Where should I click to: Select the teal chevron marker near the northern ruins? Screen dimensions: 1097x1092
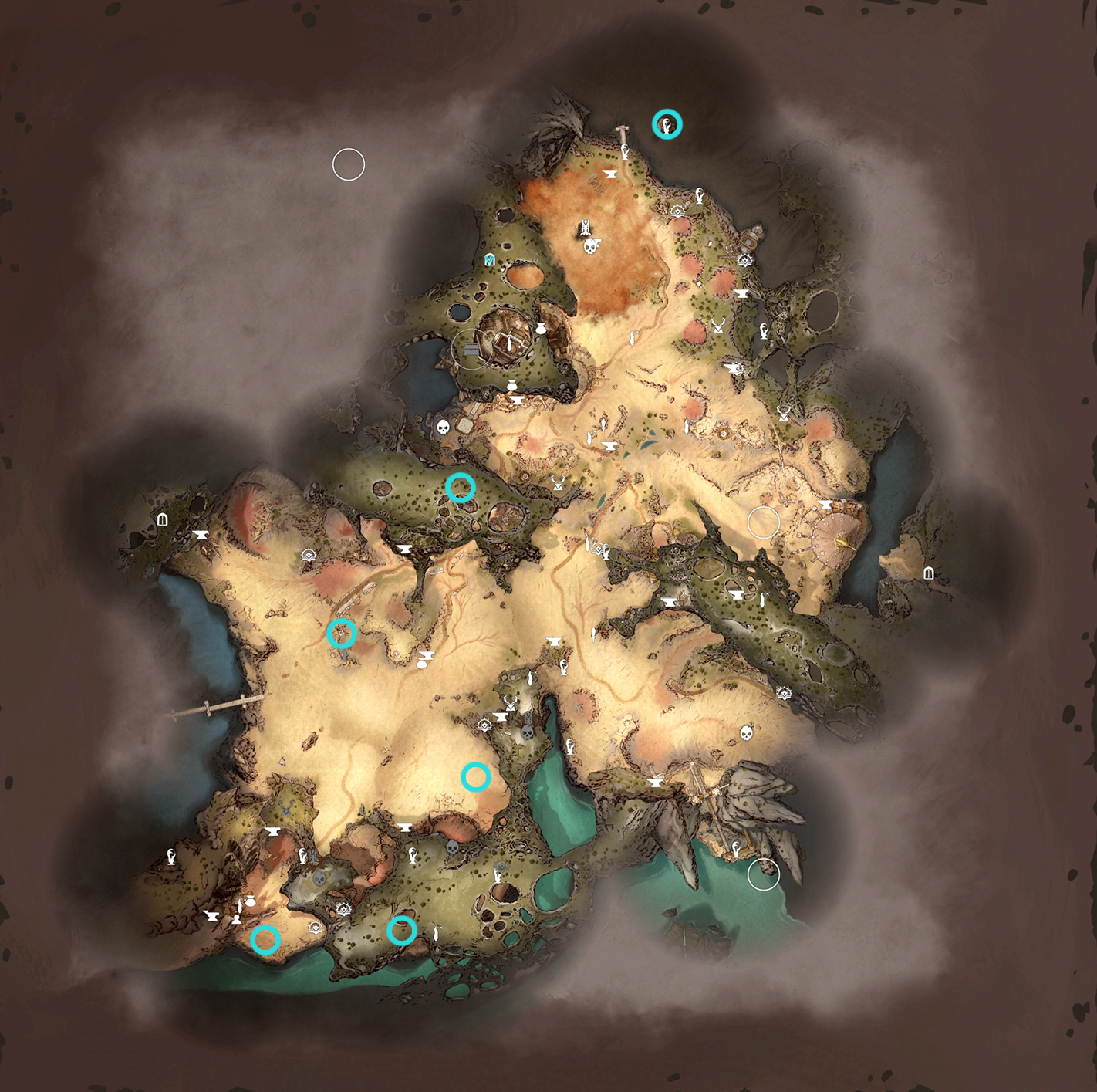488,260
